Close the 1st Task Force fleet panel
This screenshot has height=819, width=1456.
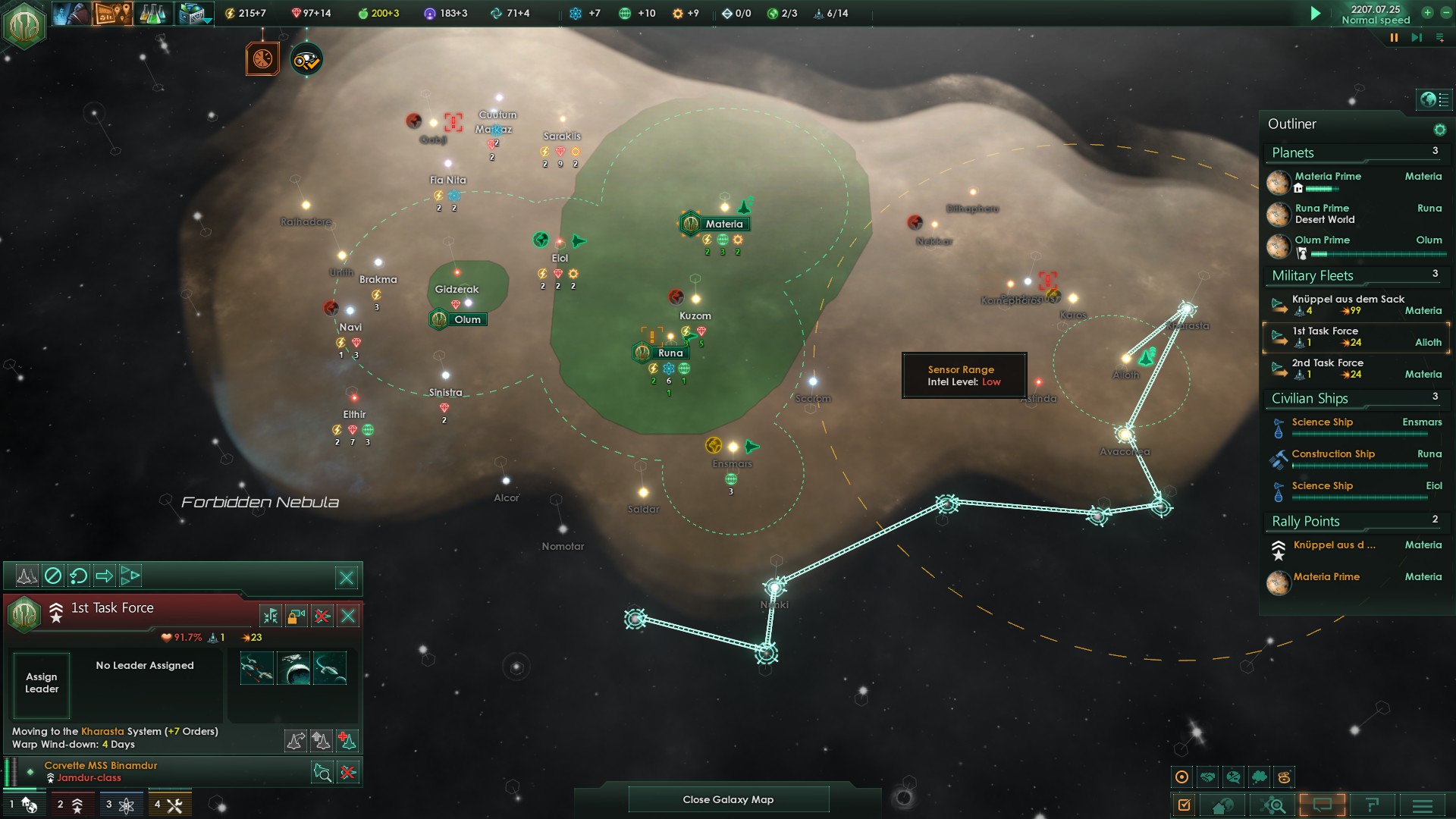(348, 615)
